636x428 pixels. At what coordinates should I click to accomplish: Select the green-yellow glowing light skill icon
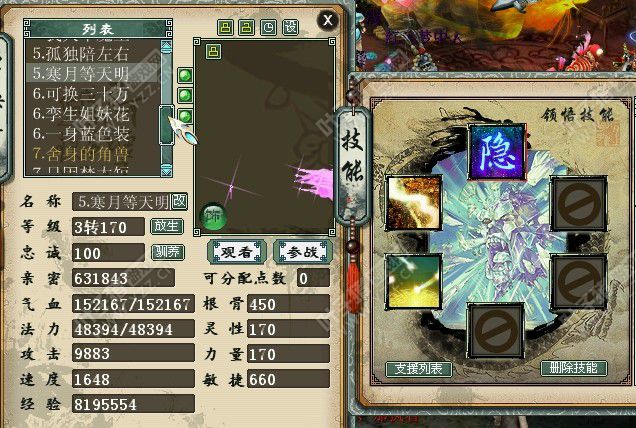(x=414, y=282)
